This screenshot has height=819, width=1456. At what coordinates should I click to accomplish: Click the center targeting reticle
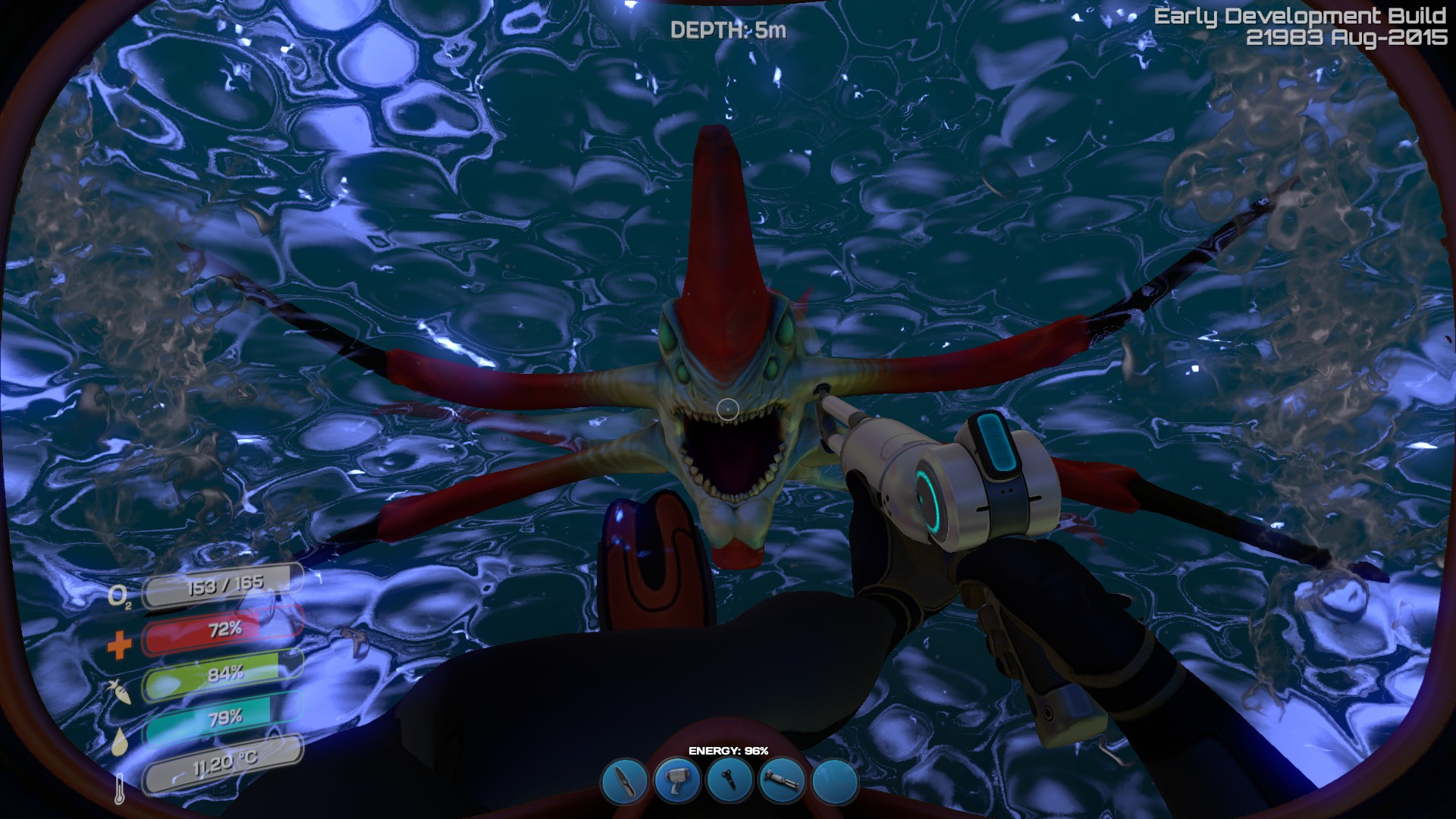click(728, 409)
